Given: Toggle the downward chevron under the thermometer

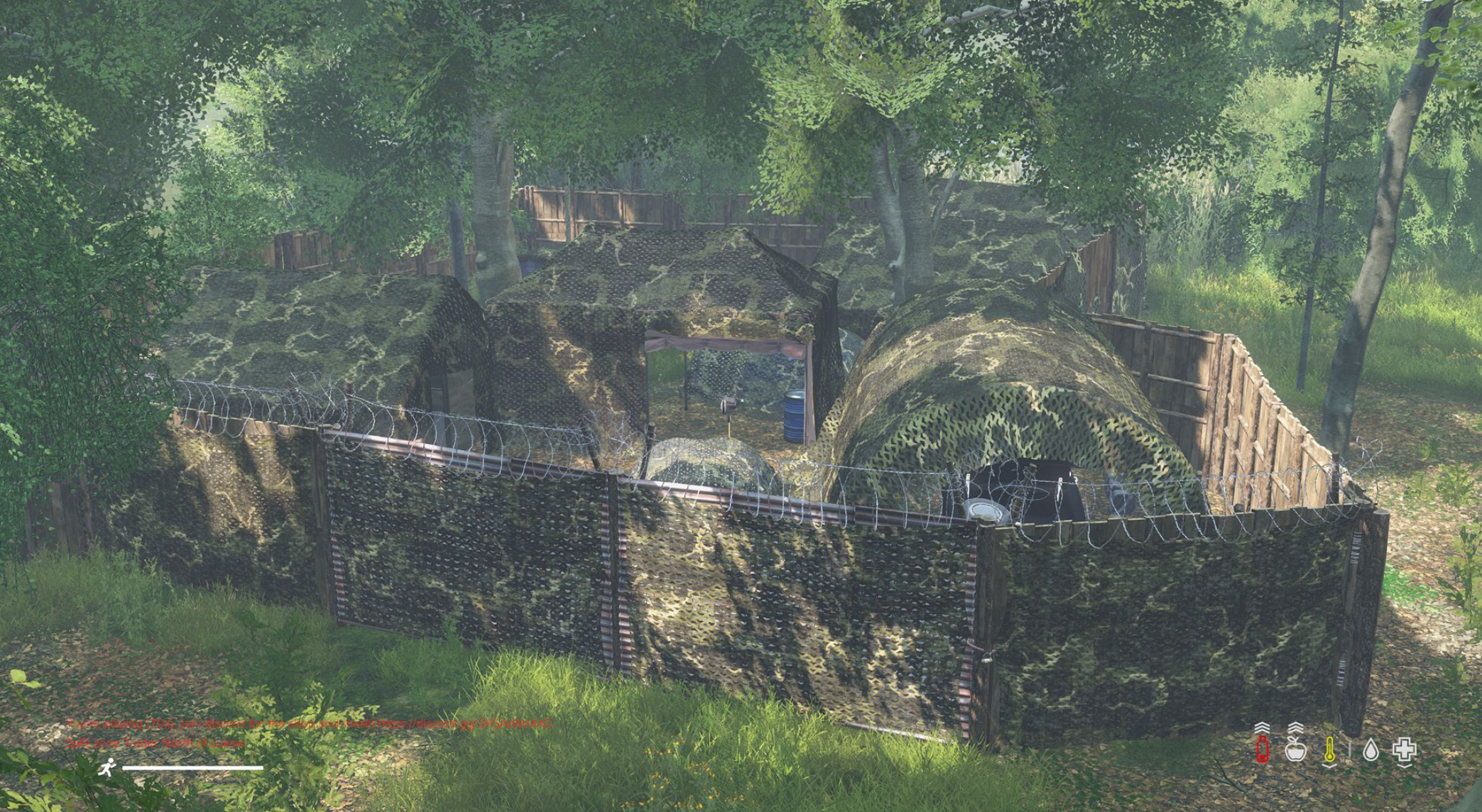Looking at the screenshot, I should click(x=1329, y=766).
